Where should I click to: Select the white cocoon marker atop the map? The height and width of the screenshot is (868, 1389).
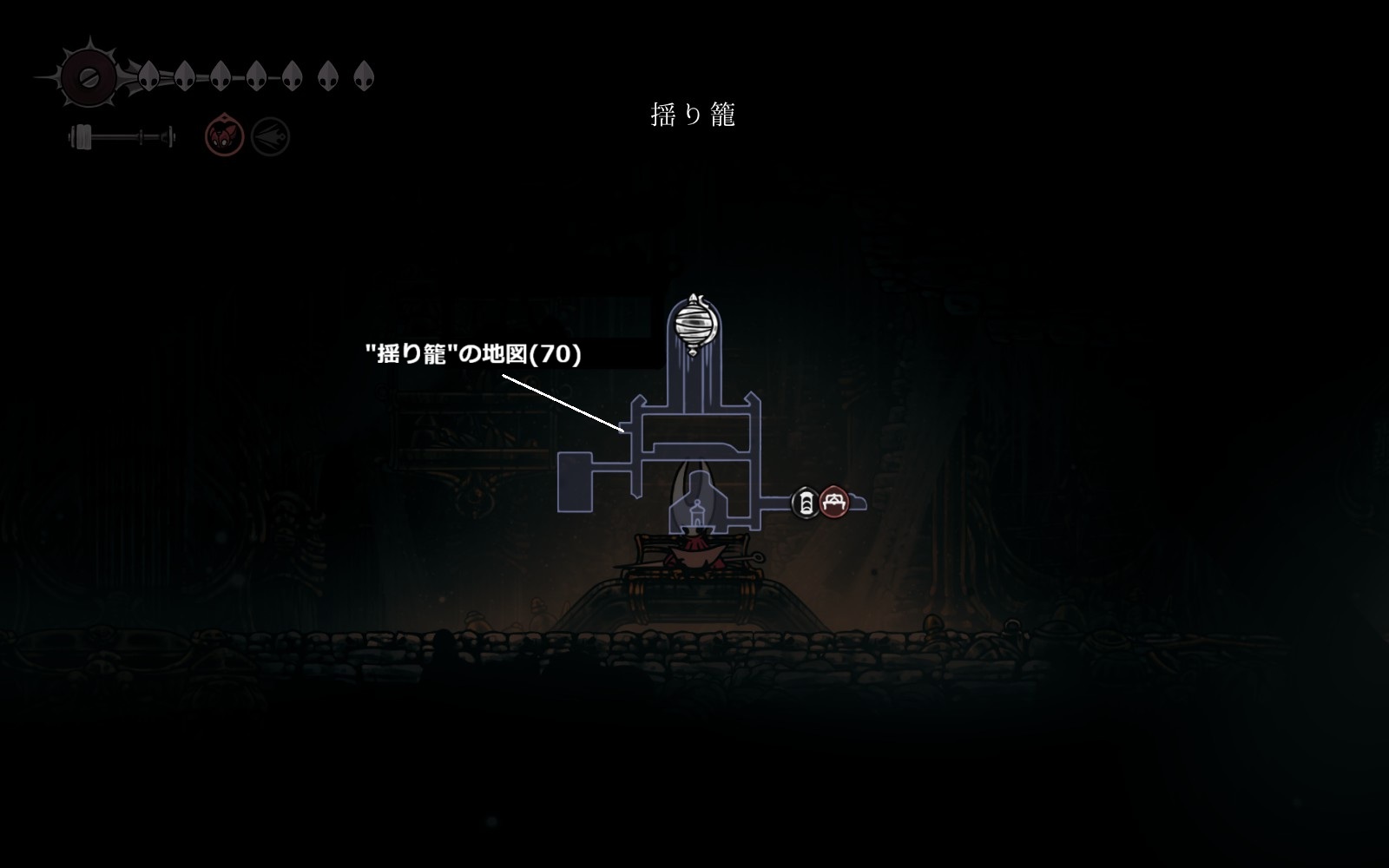694,325
